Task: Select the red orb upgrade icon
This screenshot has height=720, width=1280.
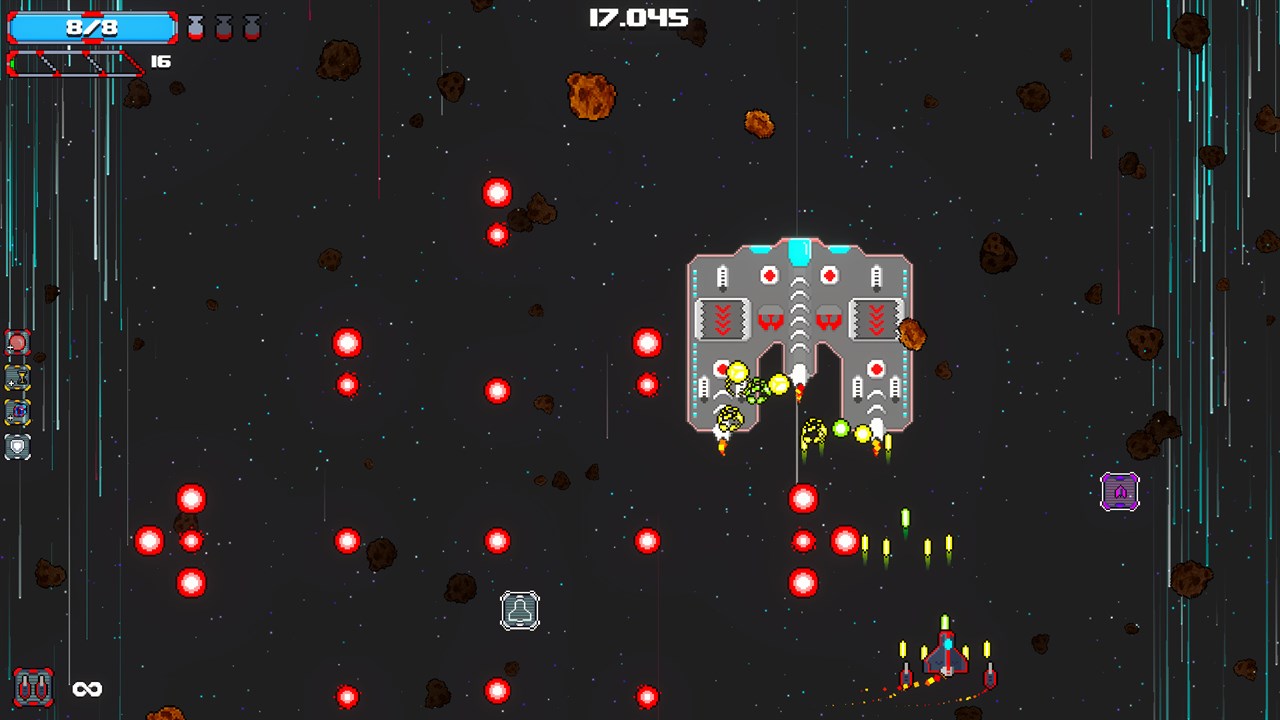Action: click(x=18, y=343)
